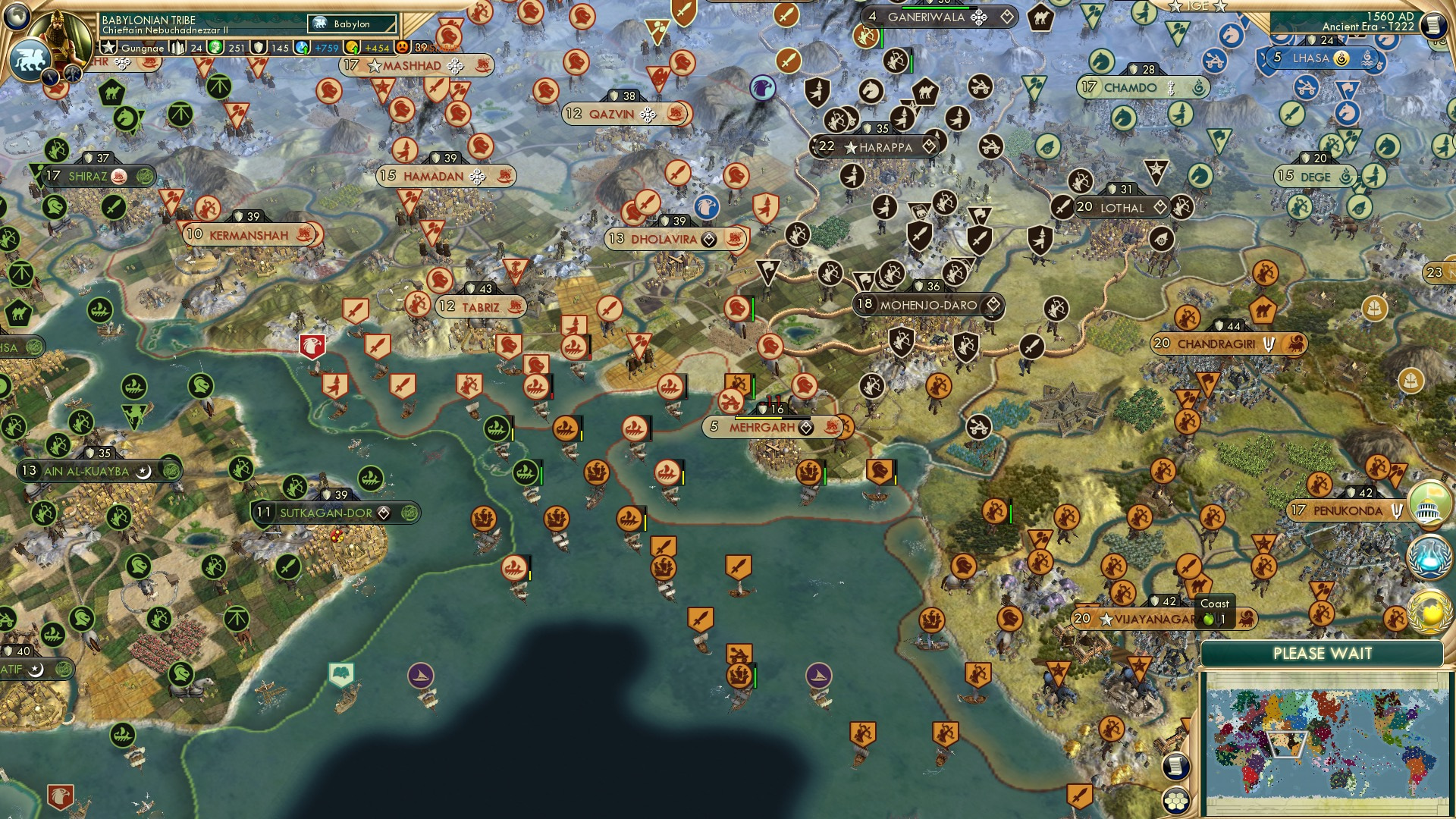
Task: Click the unhappiness face icon in status bar
Action: tap(404, 47)
